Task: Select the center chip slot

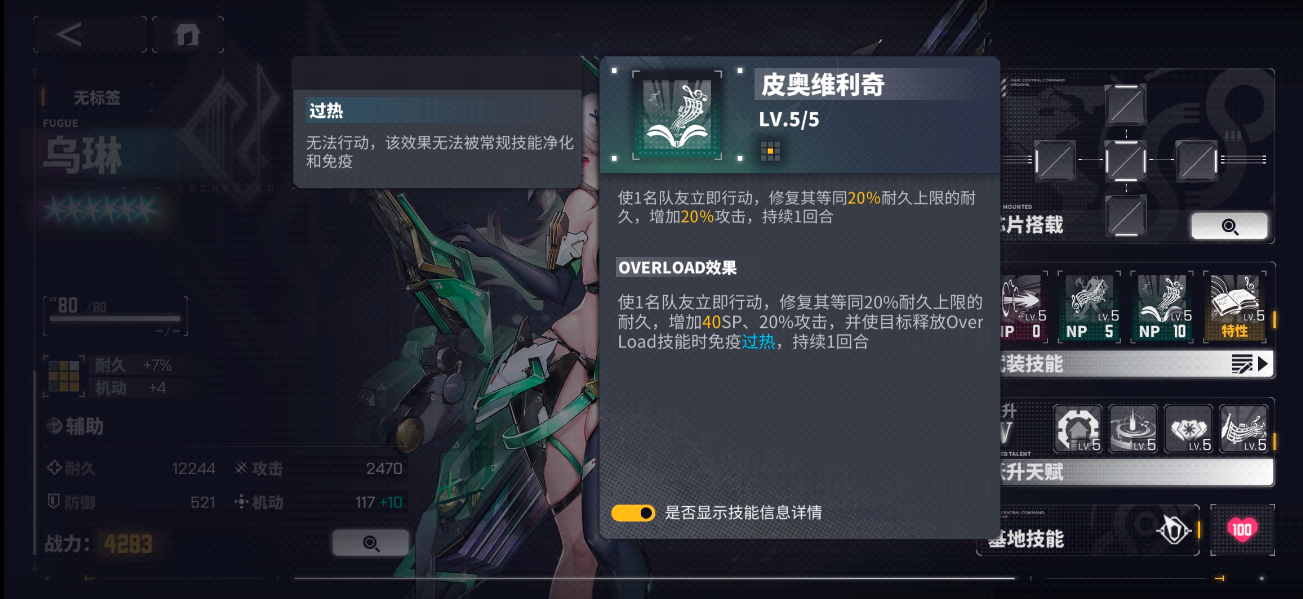Action: tap(1125, 160)
